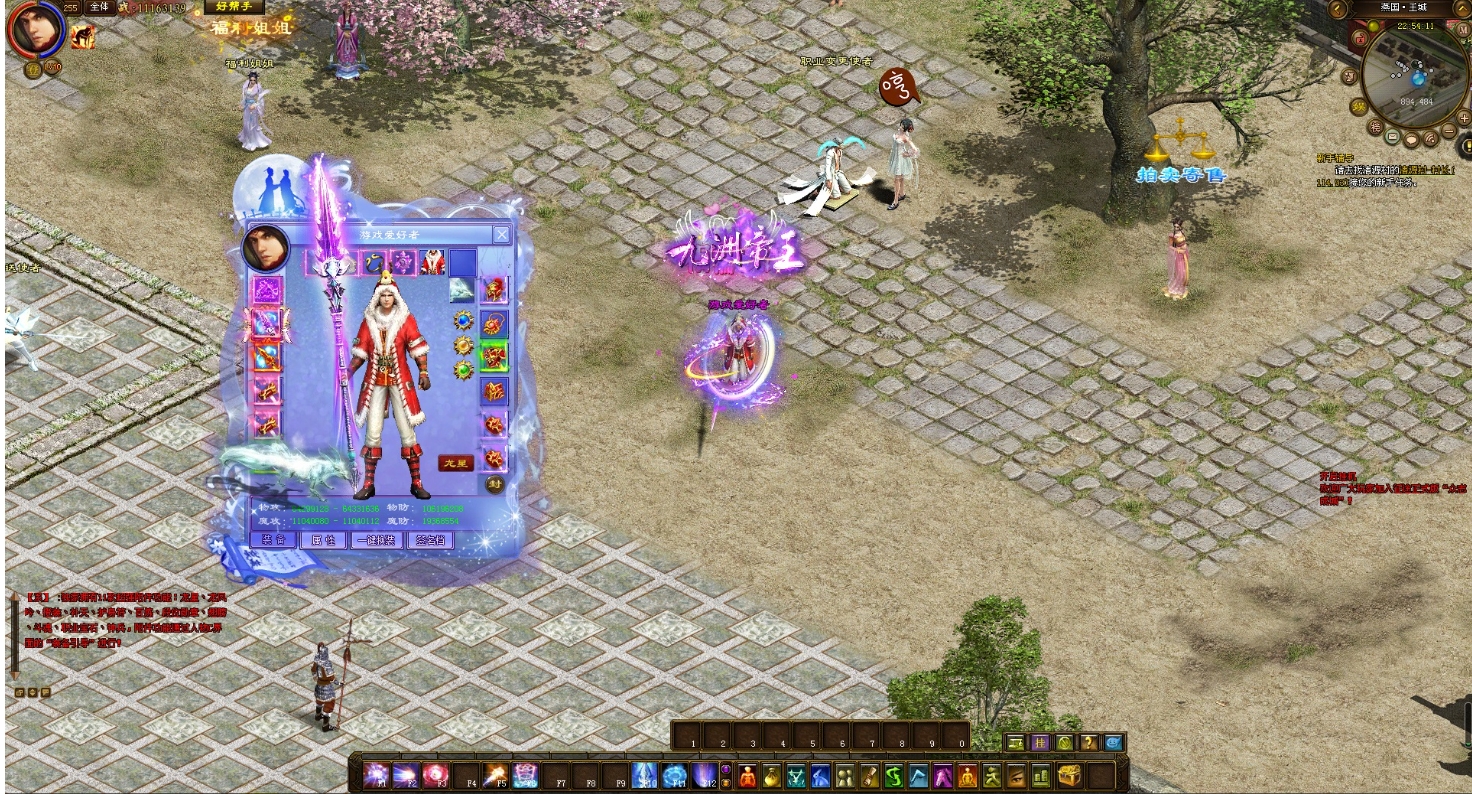Viewport: 1472px width, 794px height.
Task: Use the F3 red orb skill
Action: pos(436,775)
